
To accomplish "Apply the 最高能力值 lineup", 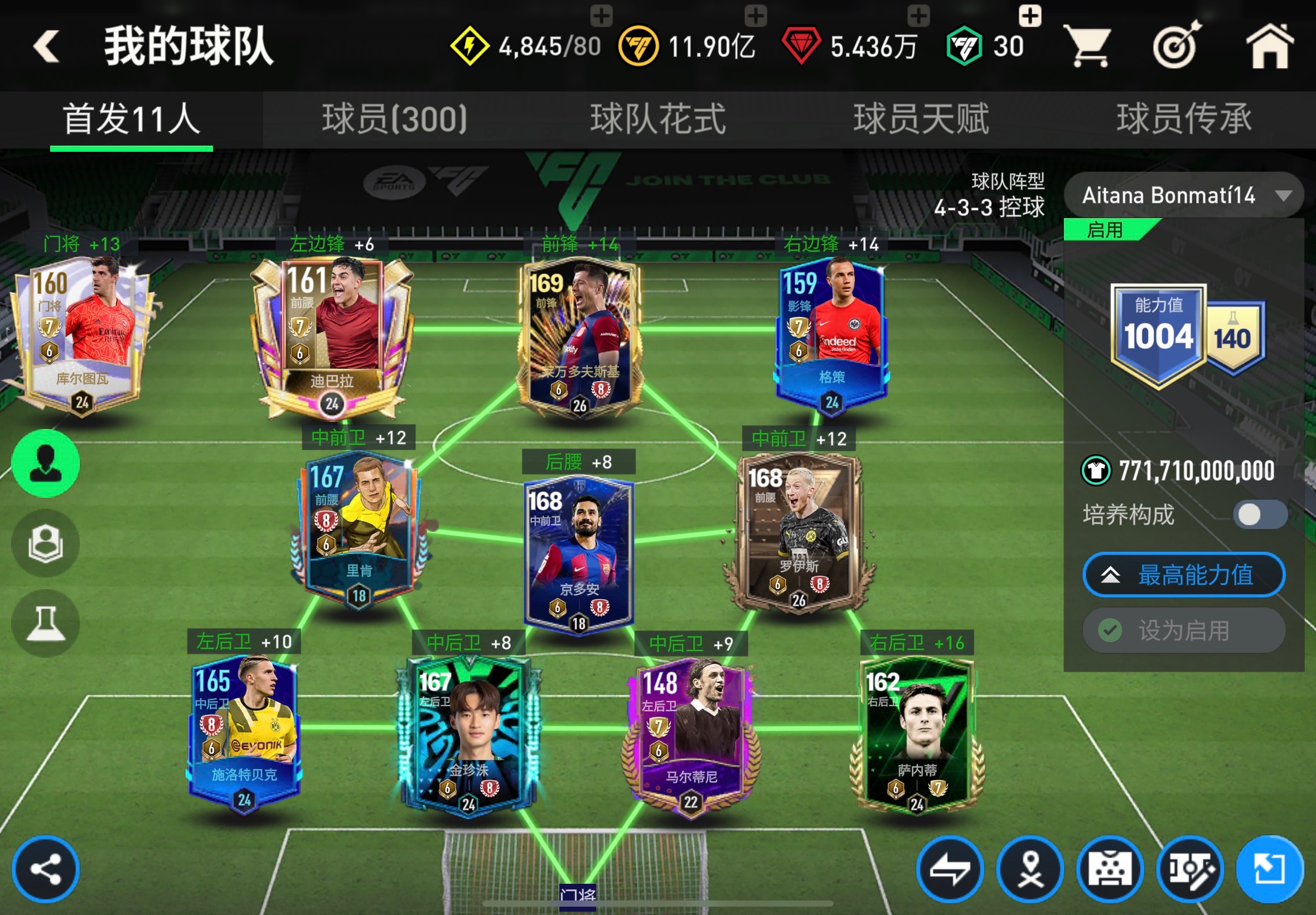I will [x=1184, y=575].
